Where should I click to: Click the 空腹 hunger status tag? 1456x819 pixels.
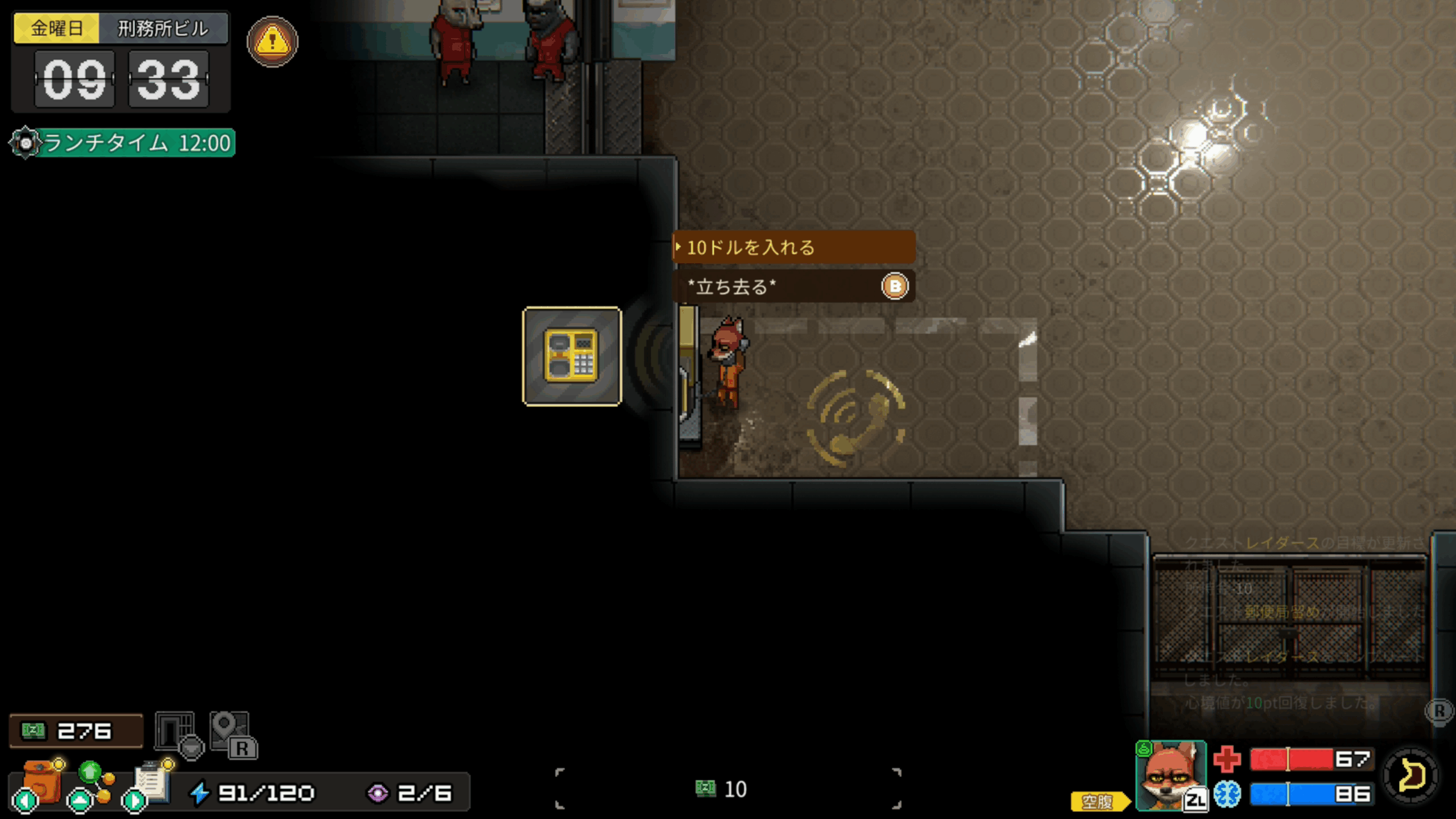coord(1098,801)
